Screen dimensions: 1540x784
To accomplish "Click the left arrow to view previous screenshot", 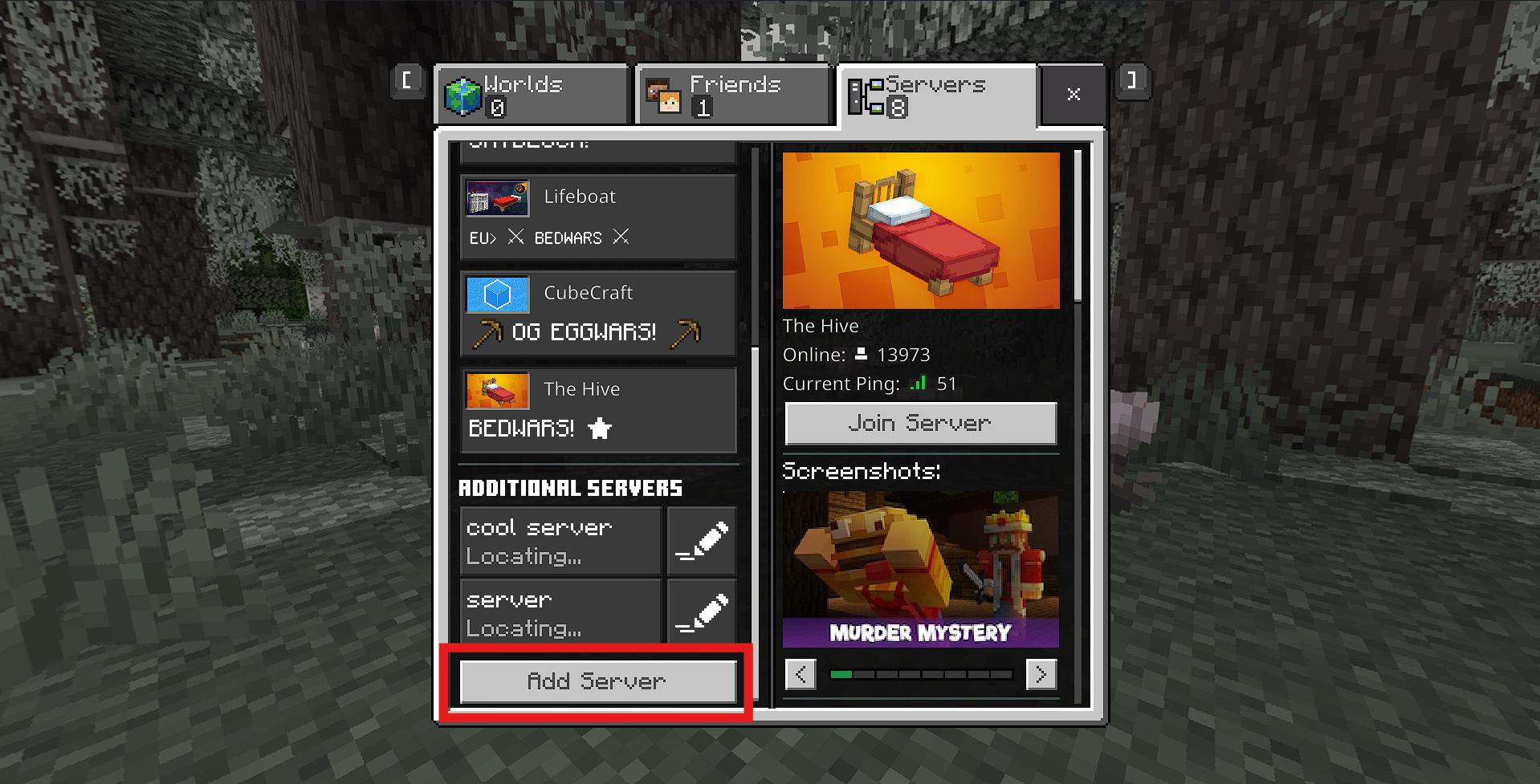I will pos(800,674).
